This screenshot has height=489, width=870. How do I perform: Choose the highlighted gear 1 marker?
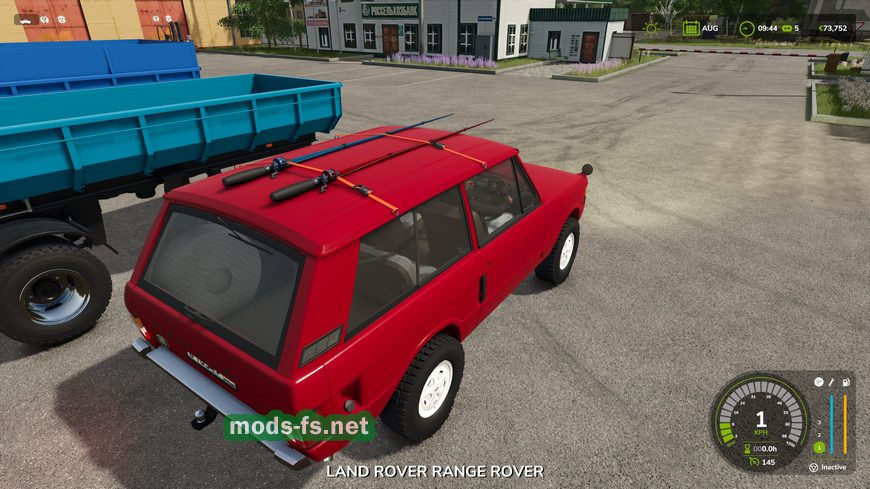tap(818, 446)
